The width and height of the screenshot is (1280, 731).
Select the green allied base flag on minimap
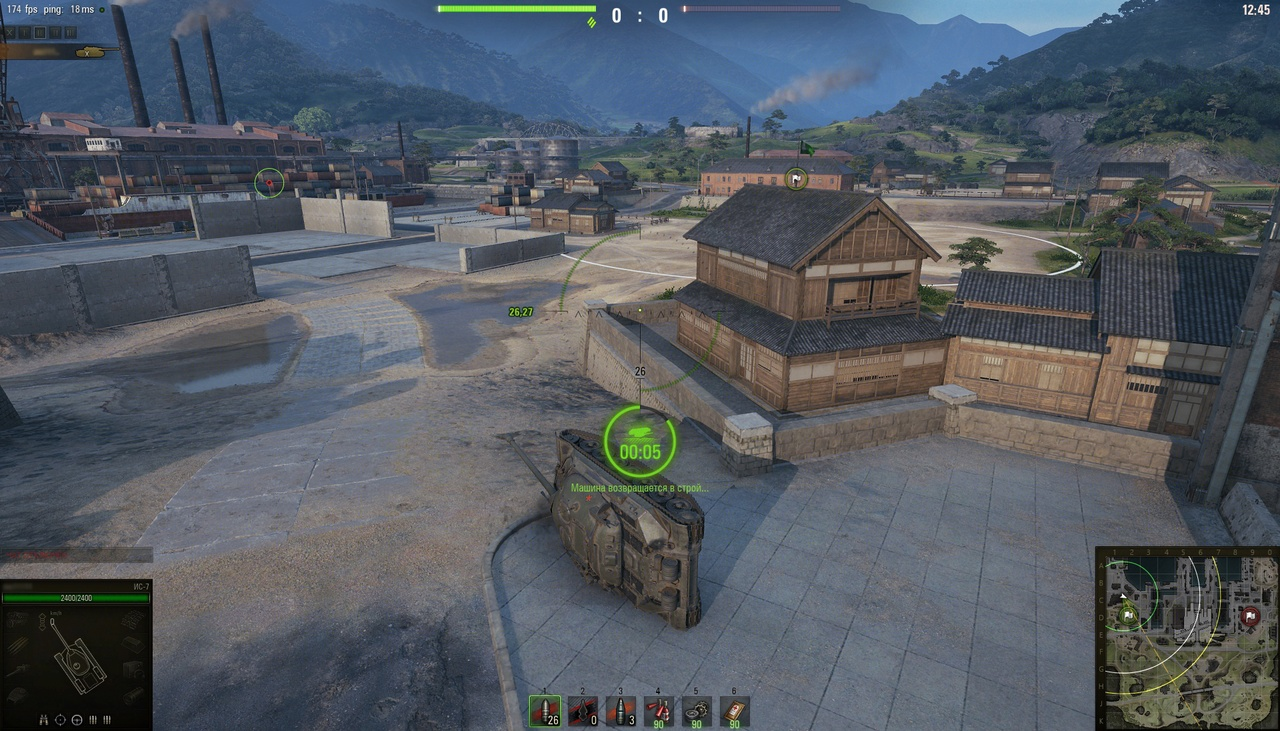[1129, 615]
